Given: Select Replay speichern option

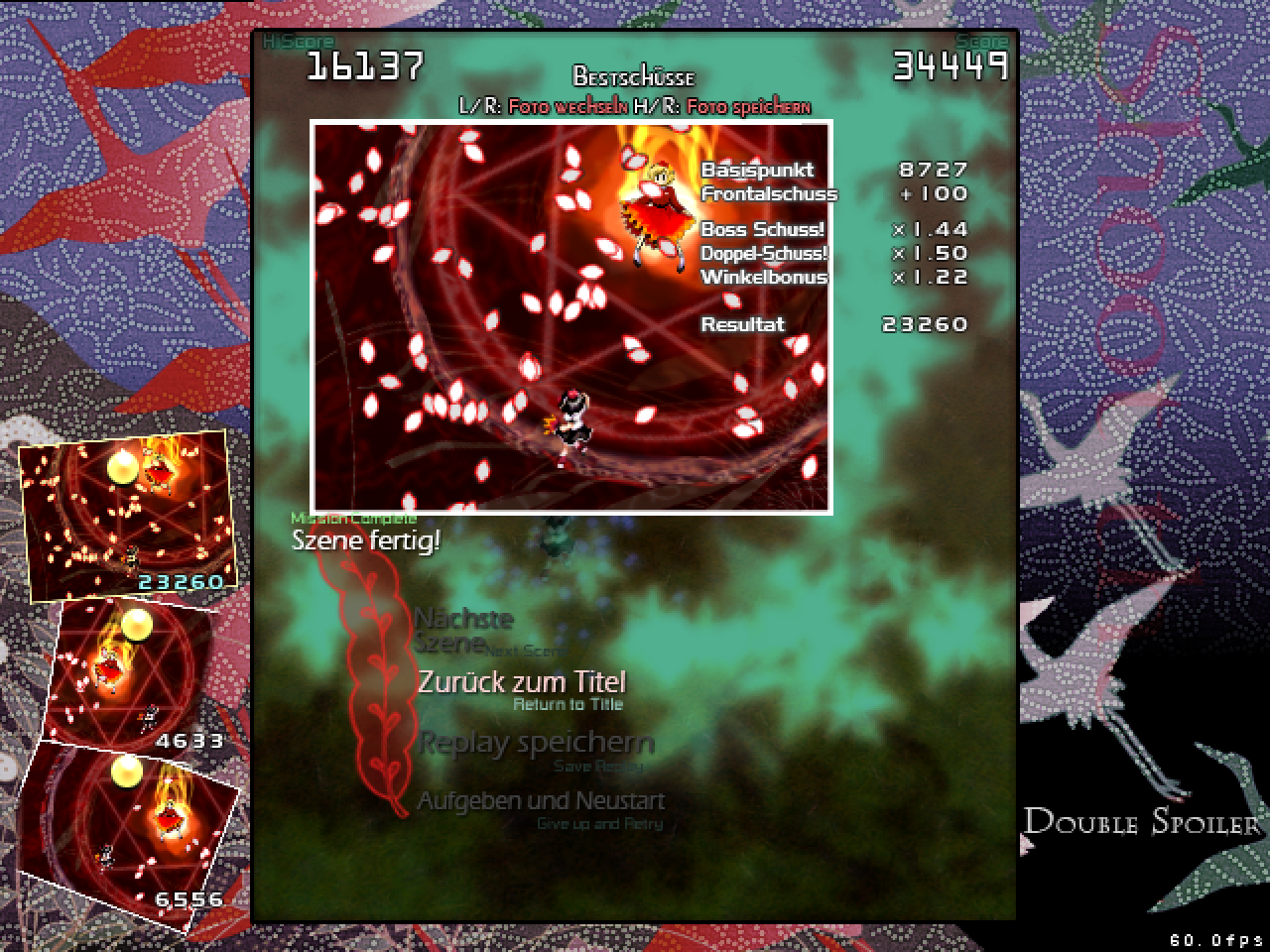Looking at the screenshot, I should (x=536, y=744).
